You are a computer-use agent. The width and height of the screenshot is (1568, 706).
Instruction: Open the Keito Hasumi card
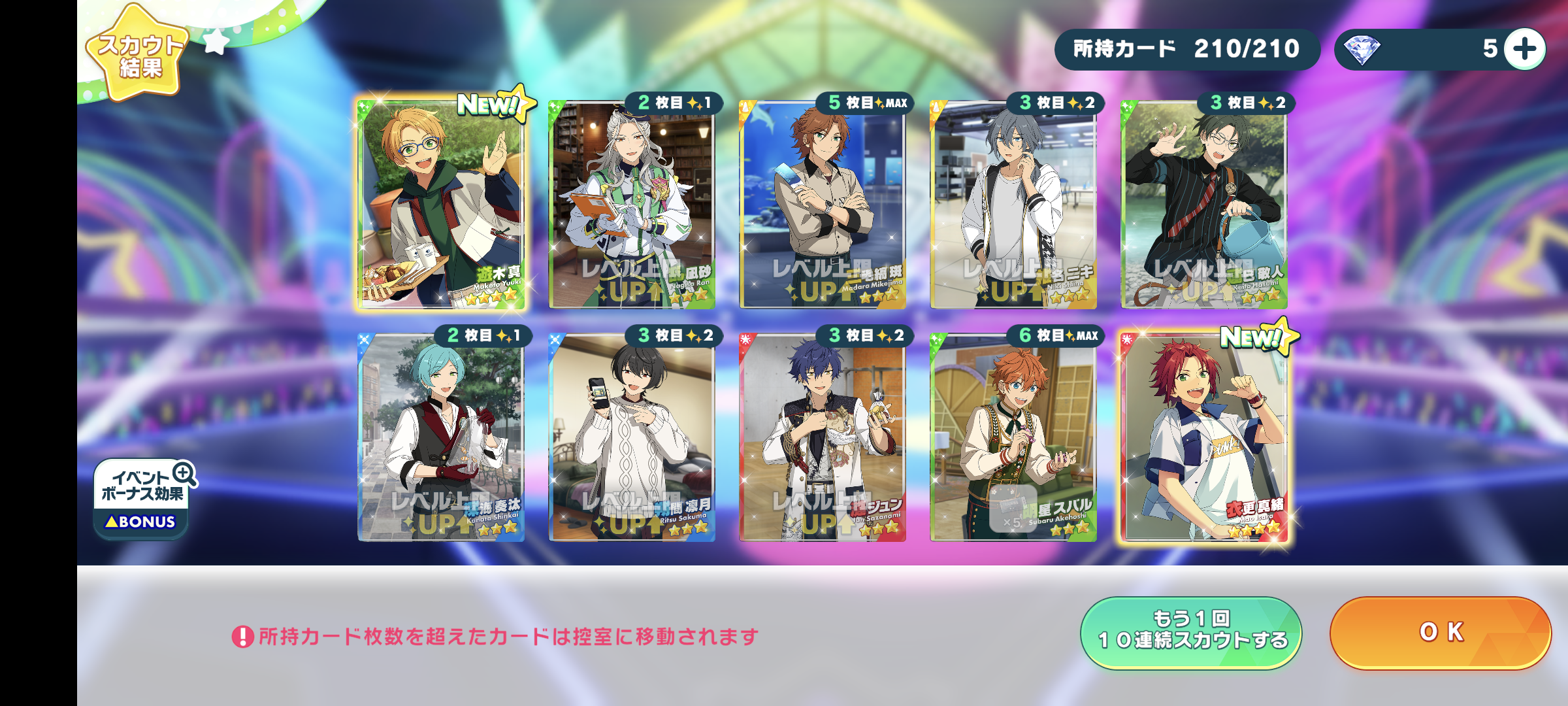[x=1204, y=204]
